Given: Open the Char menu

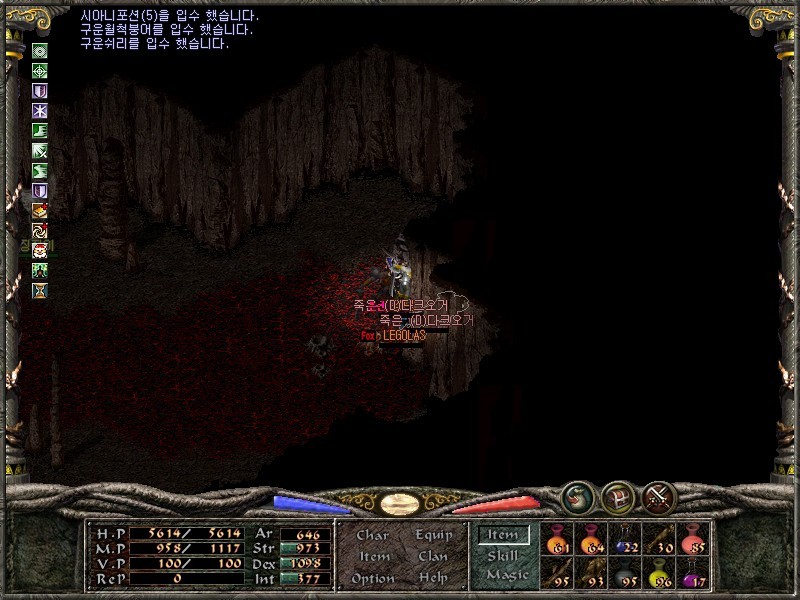Looking at the screenshot, I should point(372,536).
